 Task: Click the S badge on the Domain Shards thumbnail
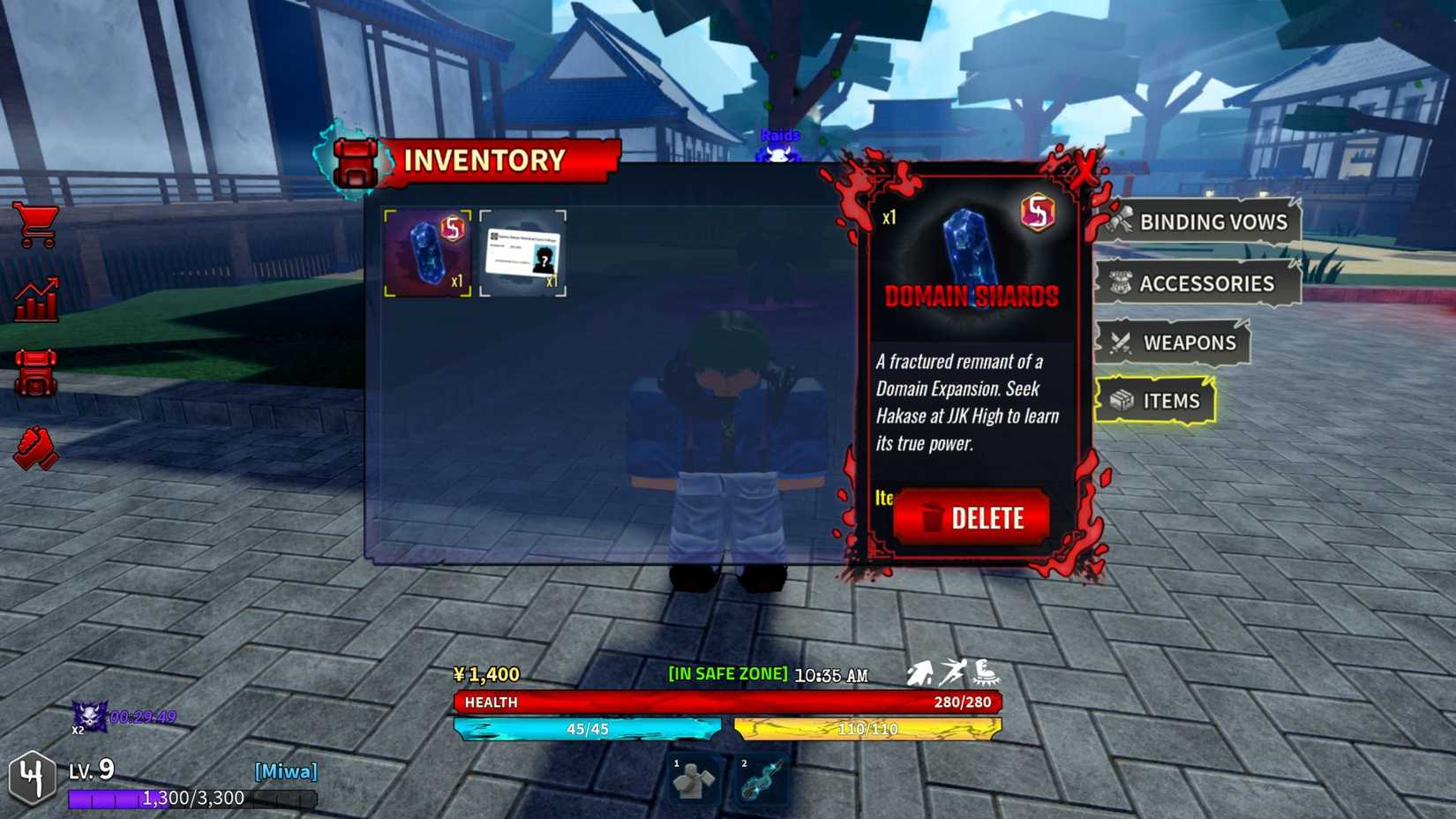pos(454,228)
